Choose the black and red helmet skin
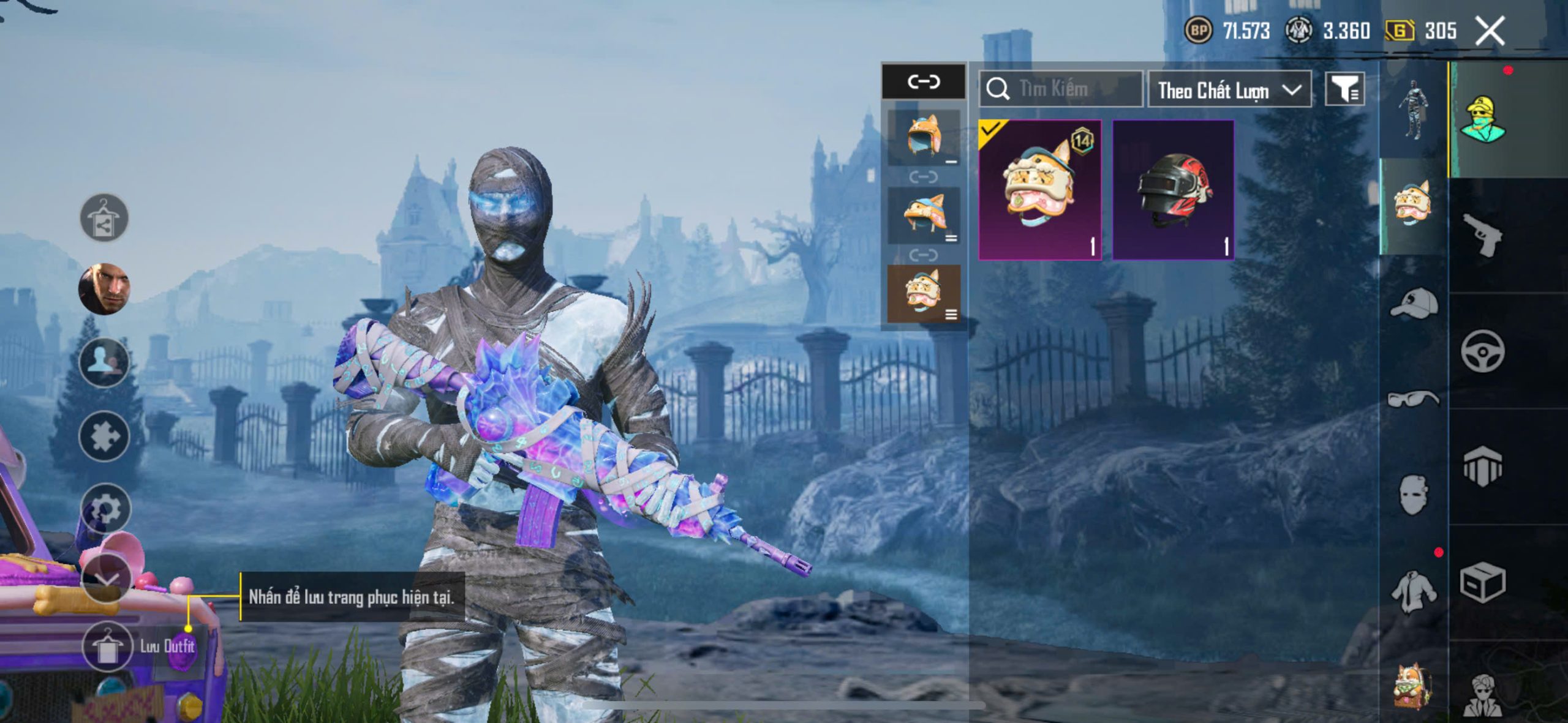 click(1173, 190)
